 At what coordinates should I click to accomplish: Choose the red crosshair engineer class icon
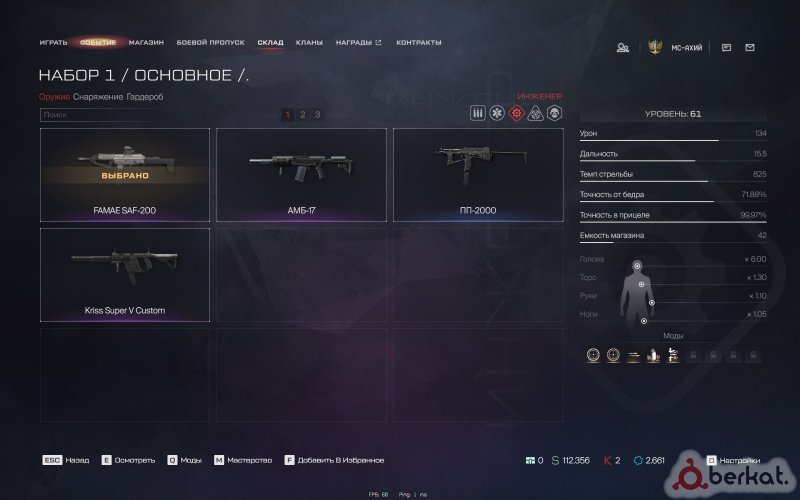[516, 113]
